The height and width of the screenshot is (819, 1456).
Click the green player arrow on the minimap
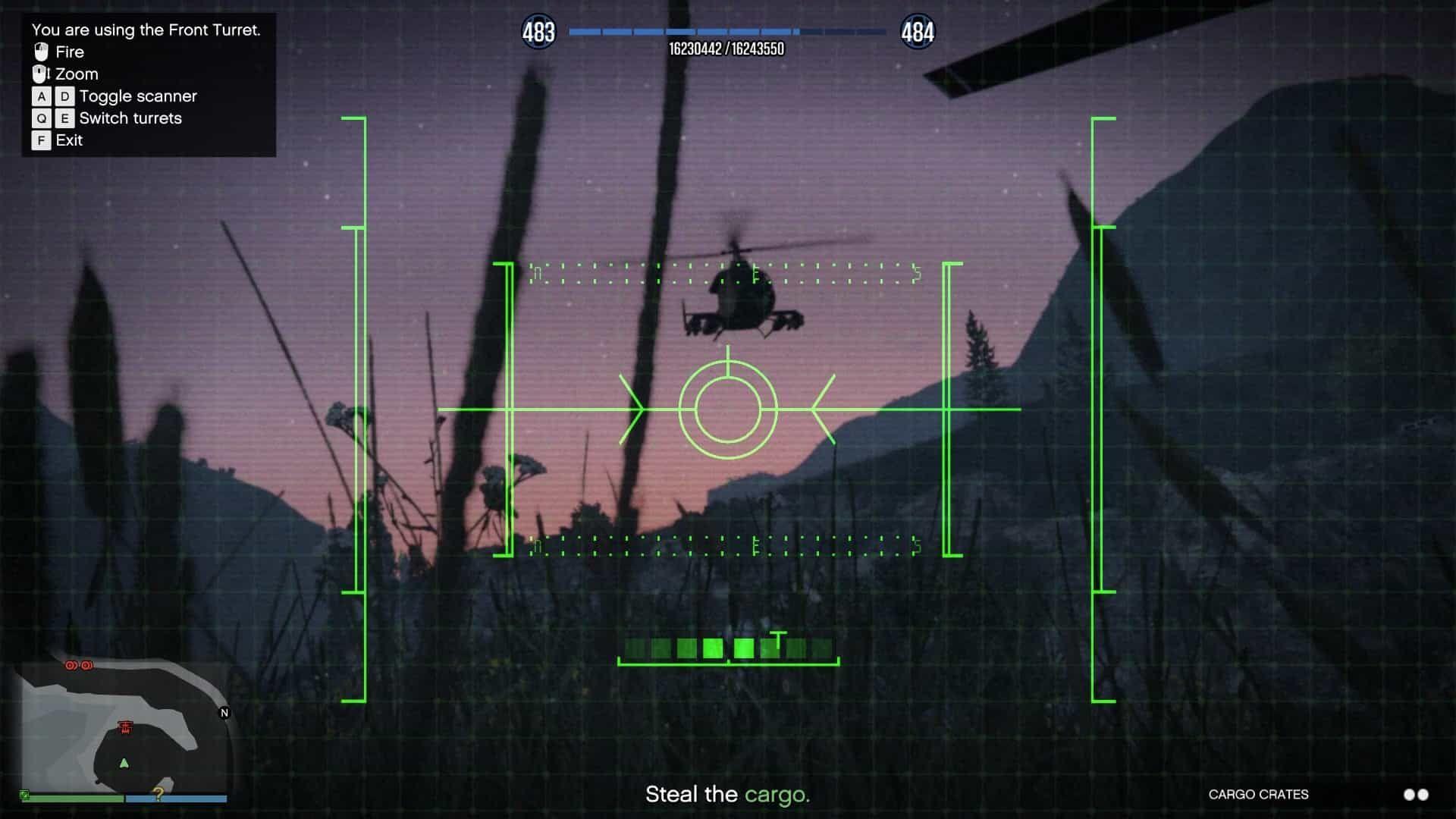point(124,764)
